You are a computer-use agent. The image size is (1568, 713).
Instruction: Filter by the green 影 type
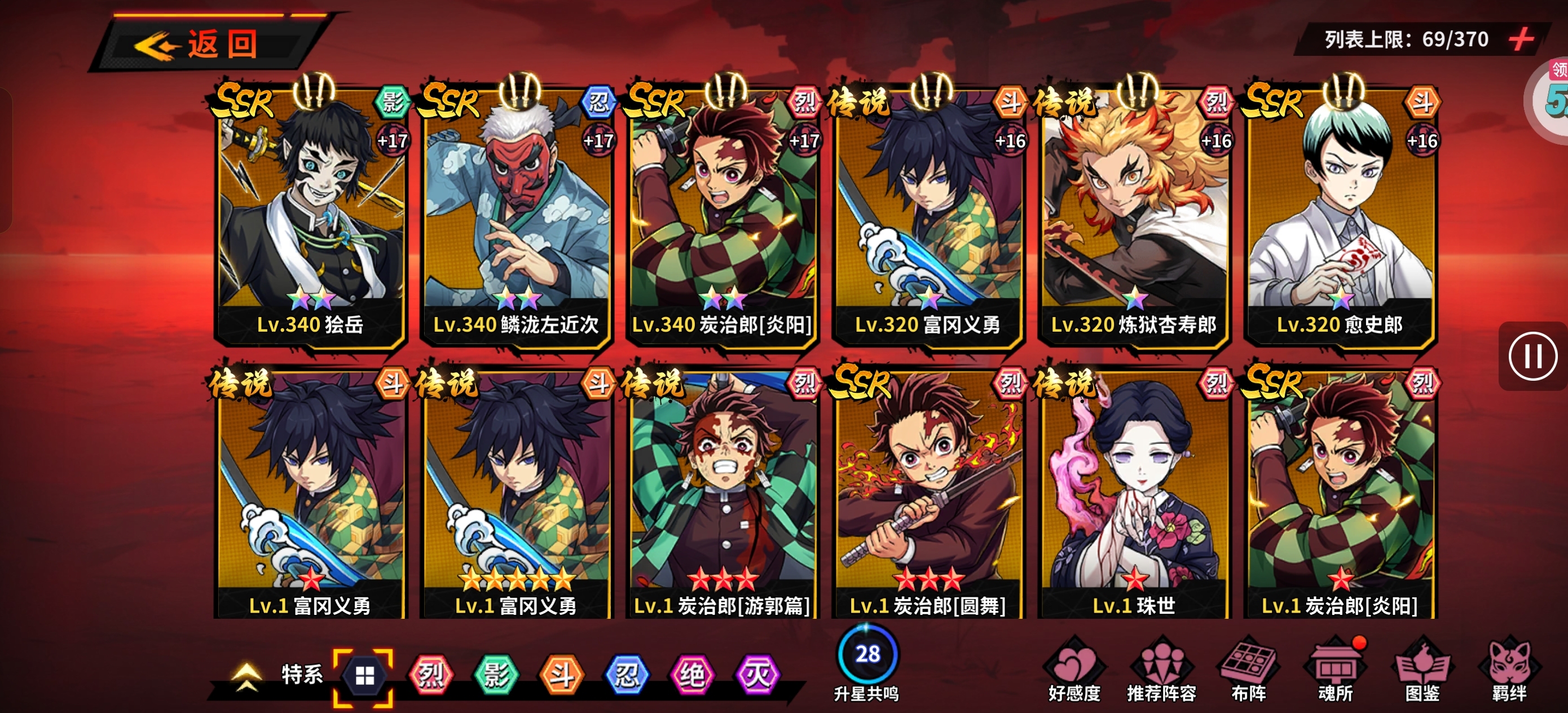(495, 675)
